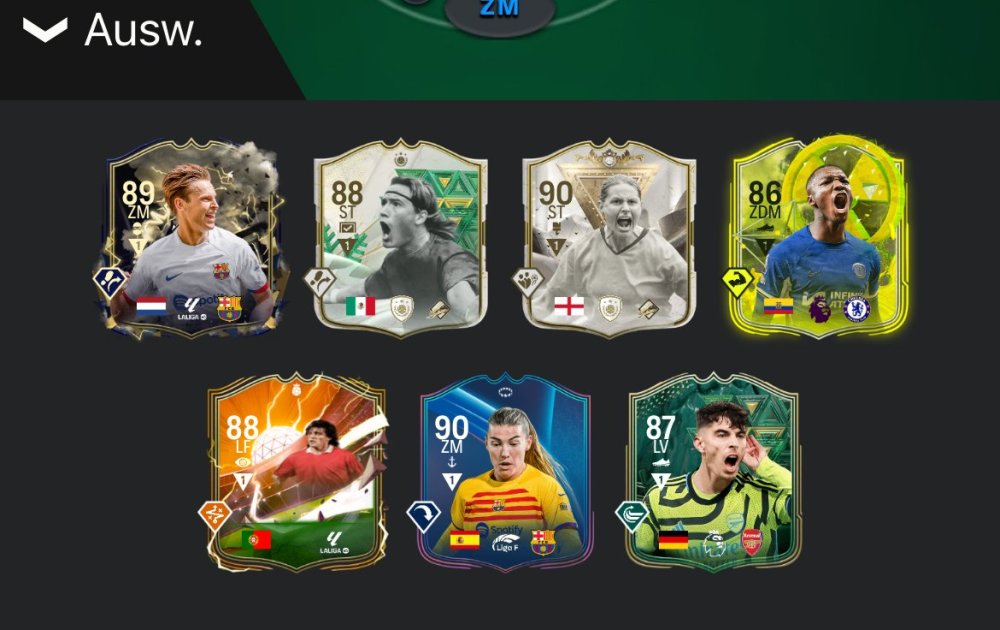Choose the 88 LF Portugal orange card
1000x630 pixels.
click(296, 472)
